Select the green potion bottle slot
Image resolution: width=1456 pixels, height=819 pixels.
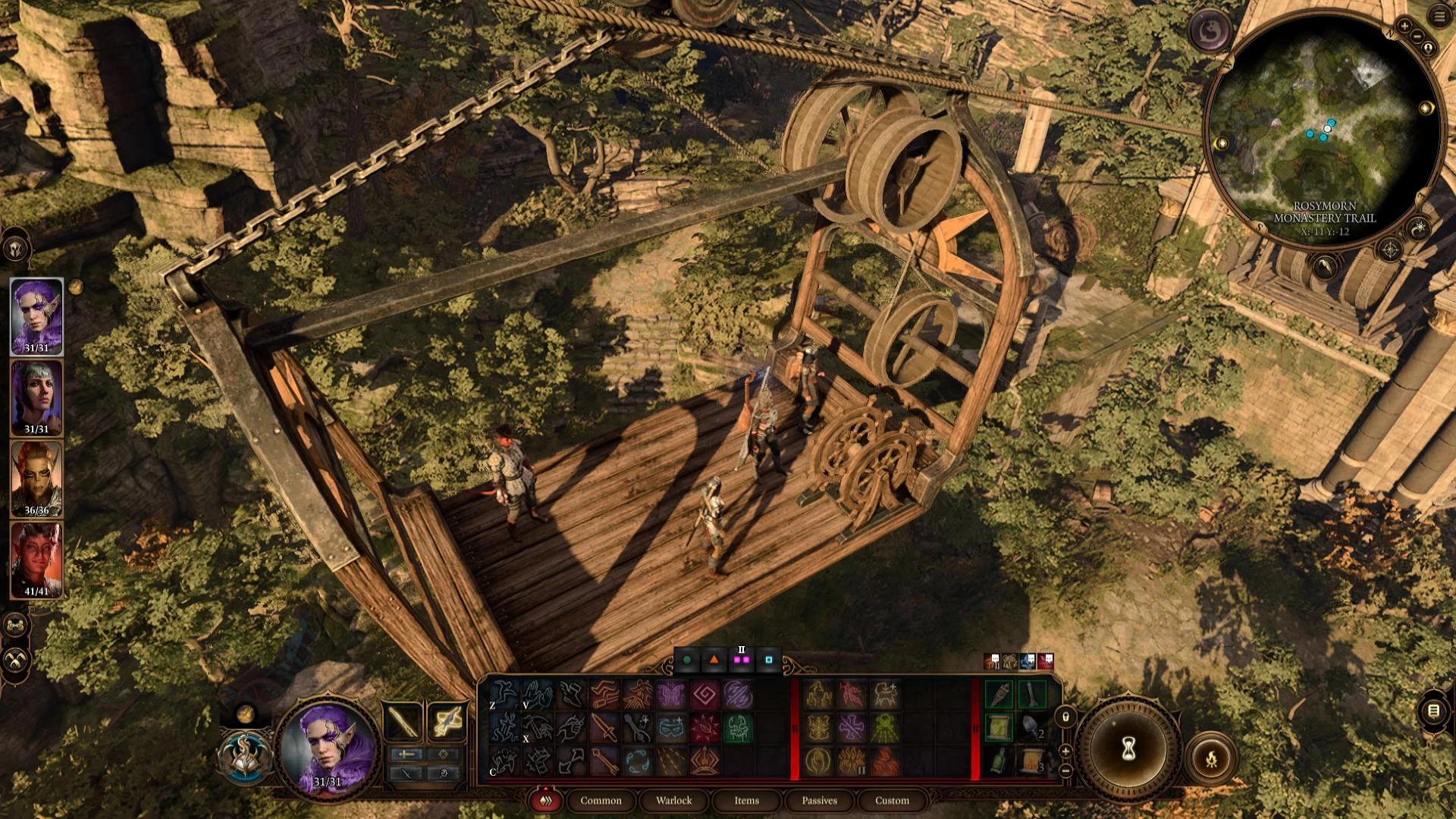pos(999,760)
